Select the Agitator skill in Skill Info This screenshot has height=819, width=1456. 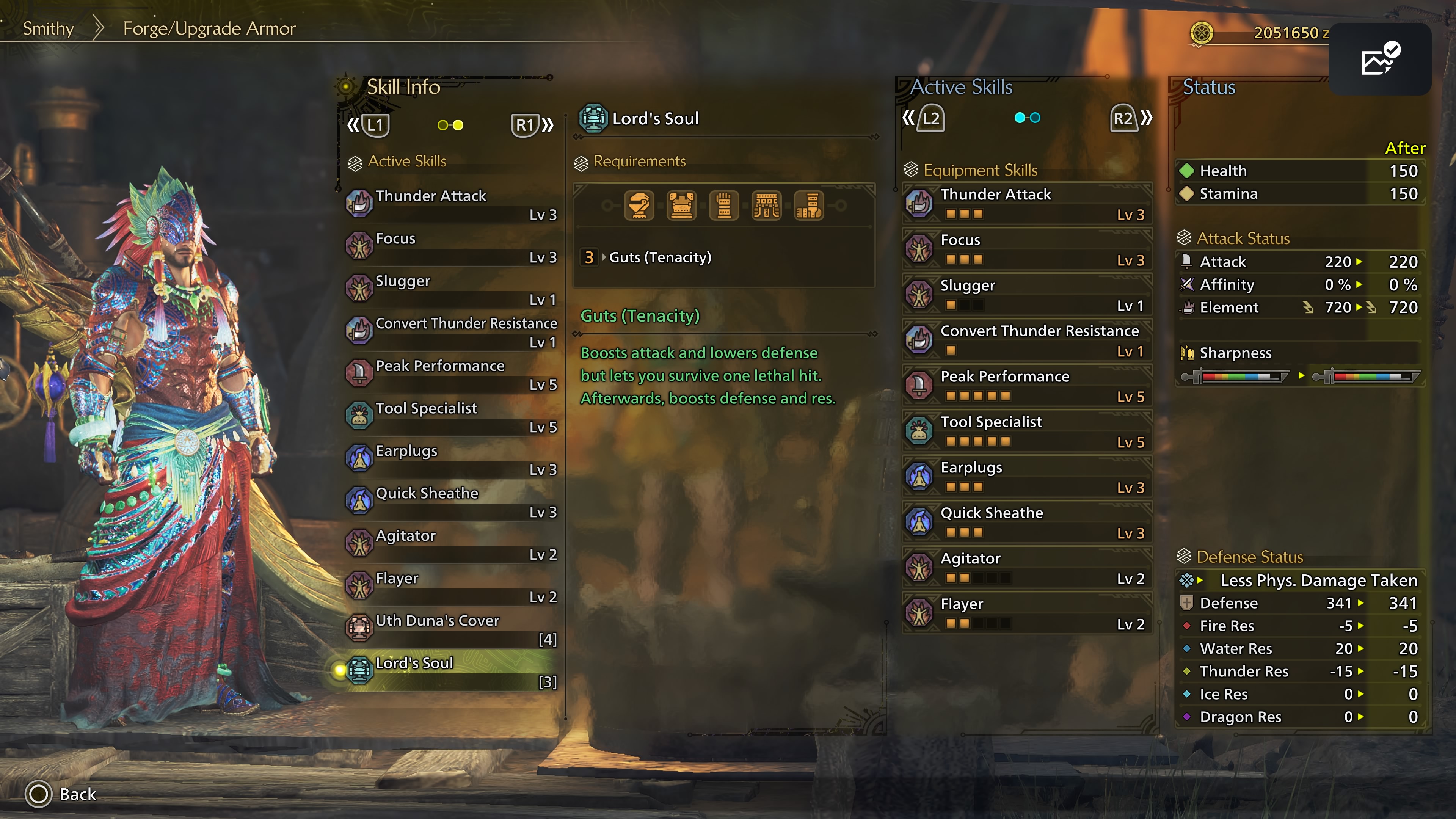point(451,544)
